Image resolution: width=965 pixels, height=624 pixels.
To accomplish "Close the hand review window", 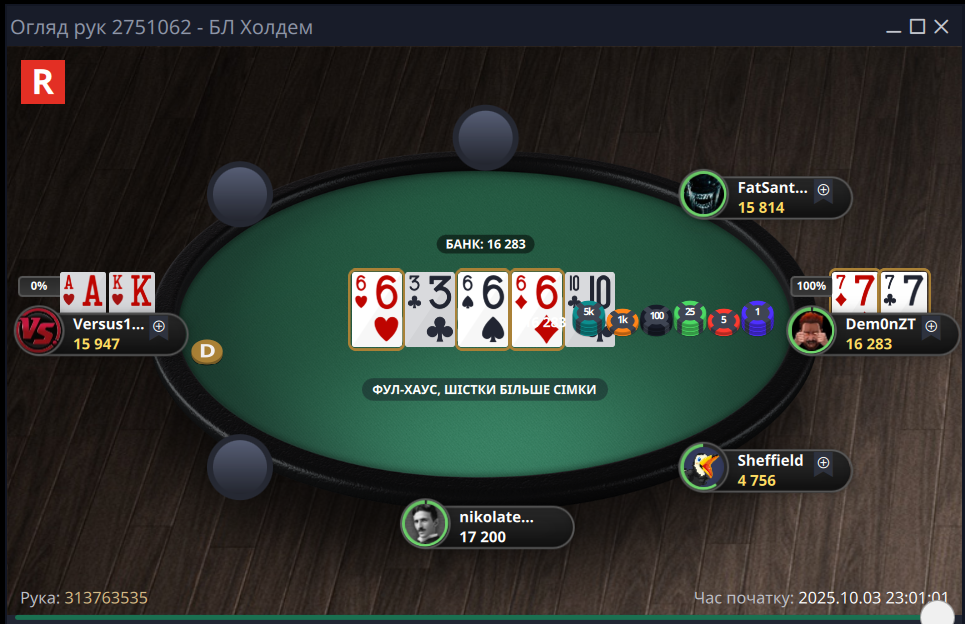I will (x=941, y=27).
